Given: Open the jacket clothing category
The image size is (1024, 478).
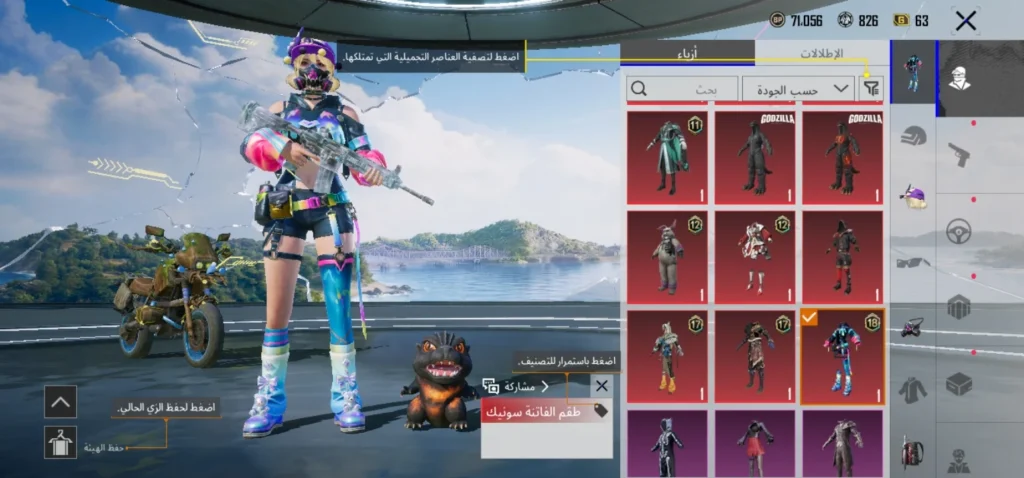Looking at the screenshot, I should [x=913, y=390].
